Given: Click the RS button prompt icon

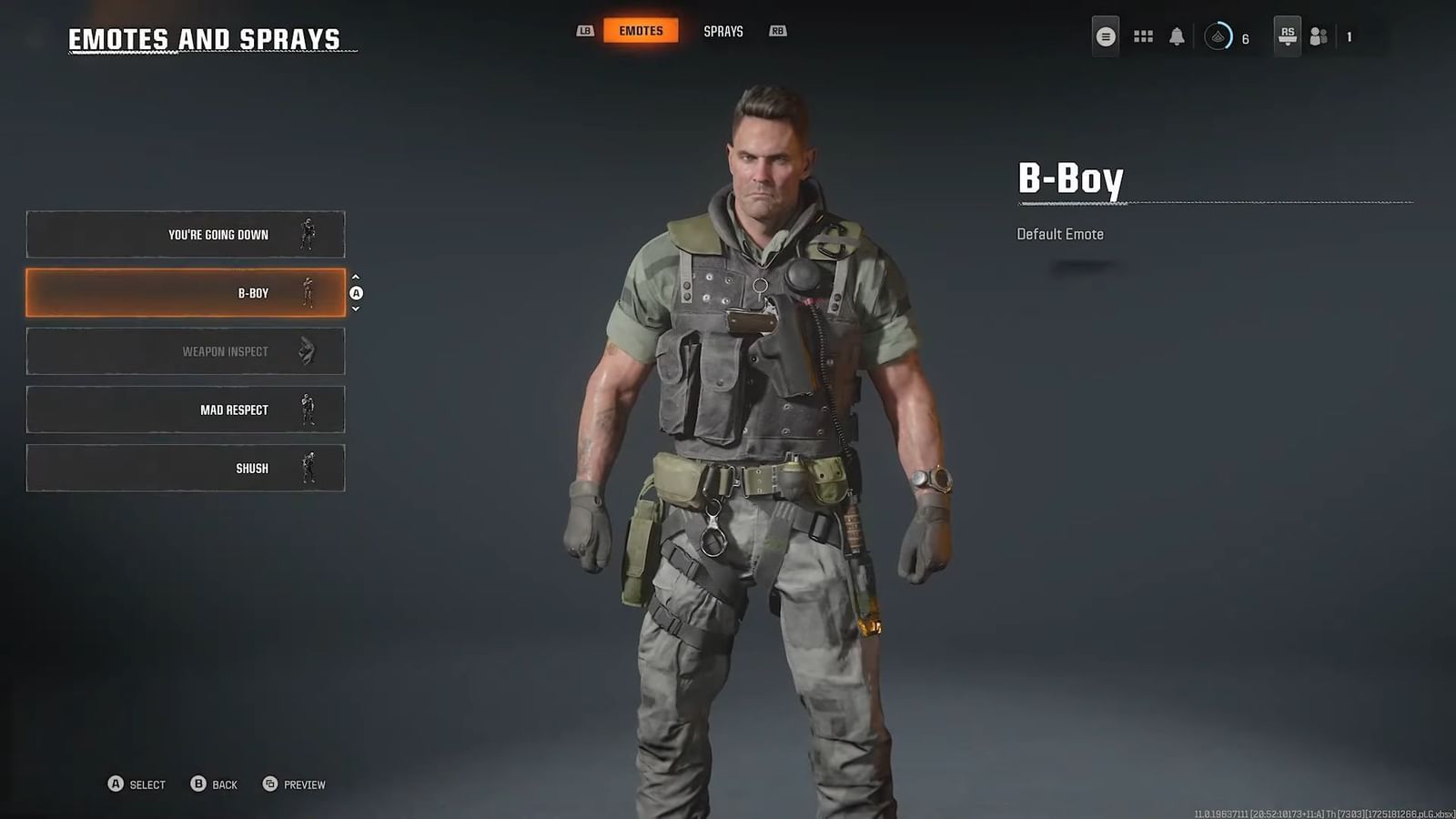Looking at the screenshot, I should [1286, 36].
